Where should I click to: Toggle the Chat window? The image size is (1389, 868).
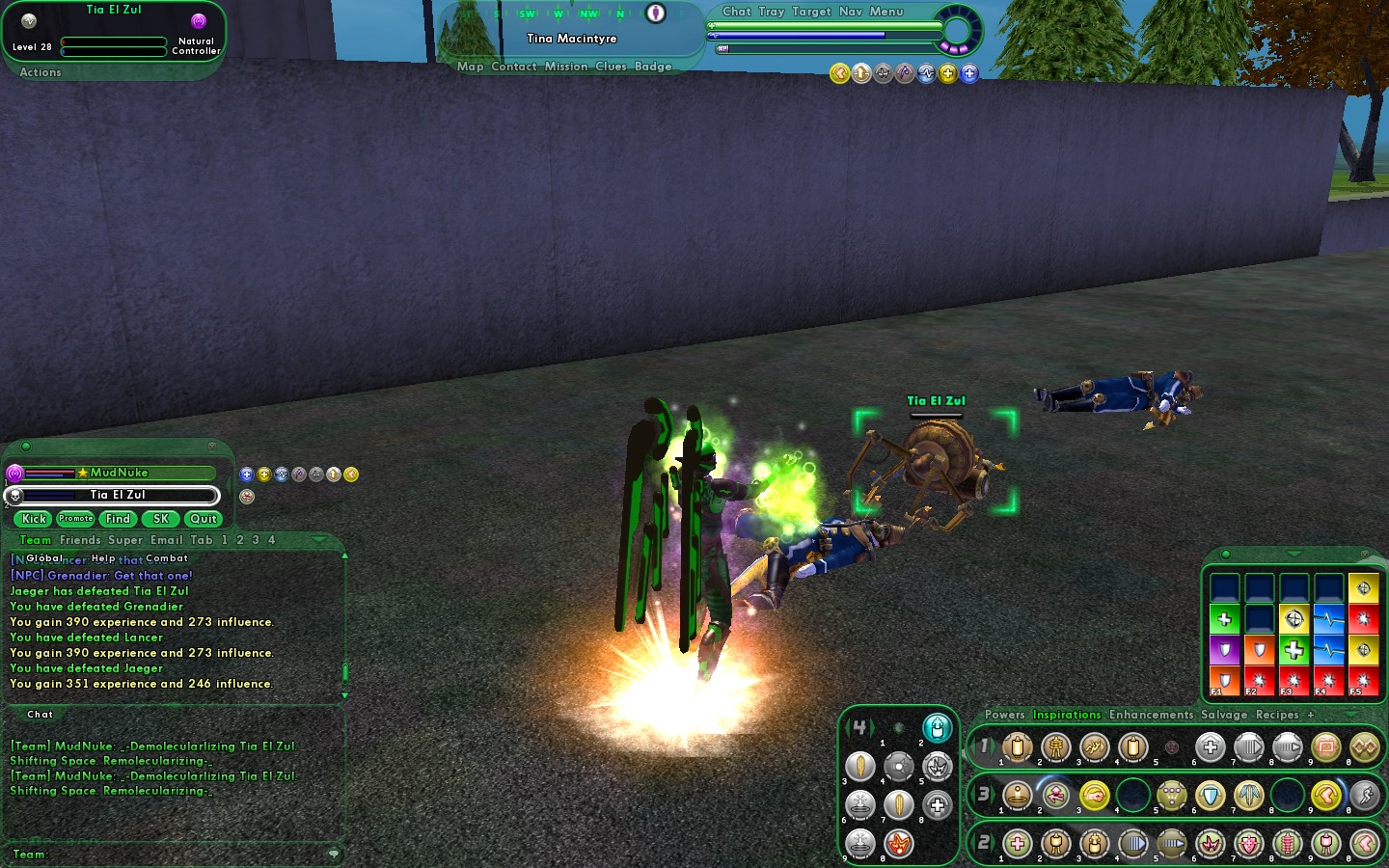click(736, 12)
